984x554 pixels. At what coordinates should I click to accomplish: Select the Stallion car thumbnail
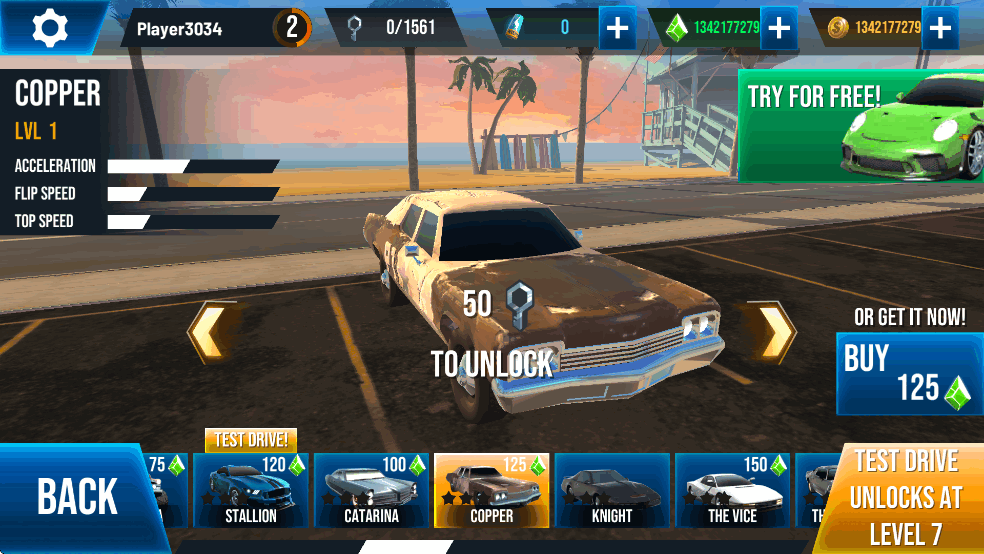tap(250, 490)
